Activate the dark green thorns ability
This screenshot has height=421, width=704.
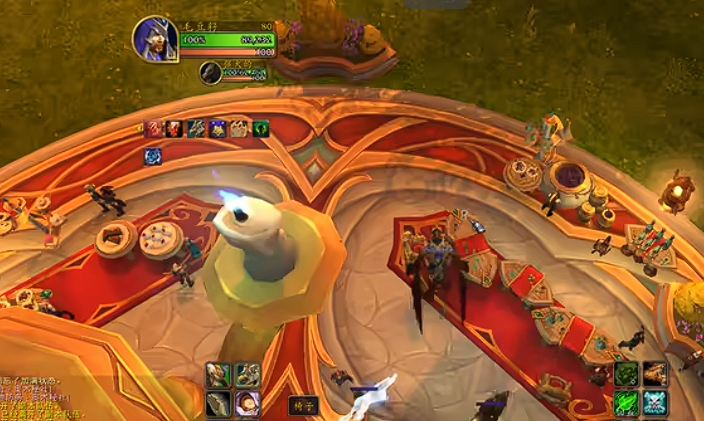click(626, 375)
